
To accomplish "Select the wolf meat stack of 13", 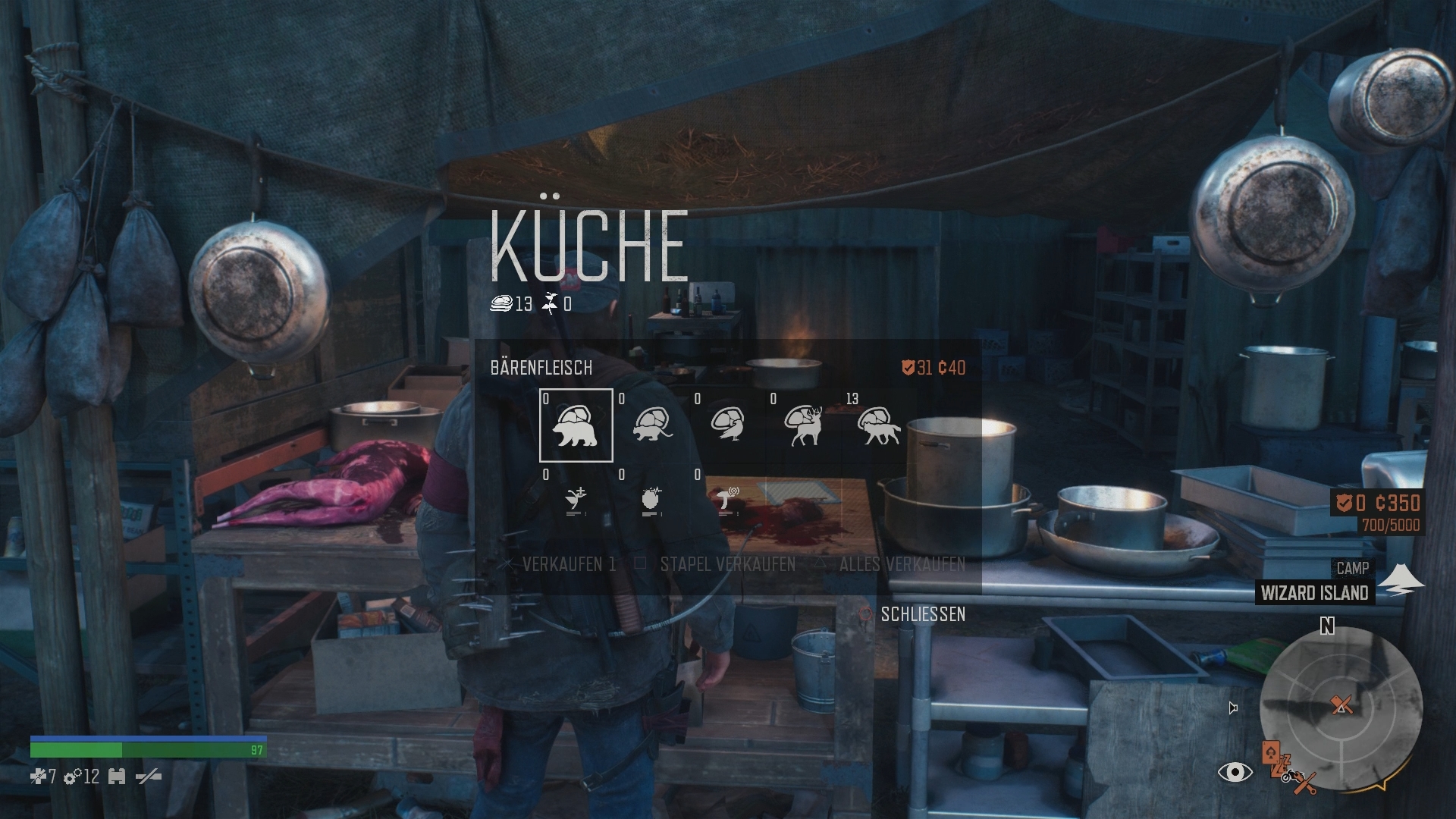I will coord(879,425).
